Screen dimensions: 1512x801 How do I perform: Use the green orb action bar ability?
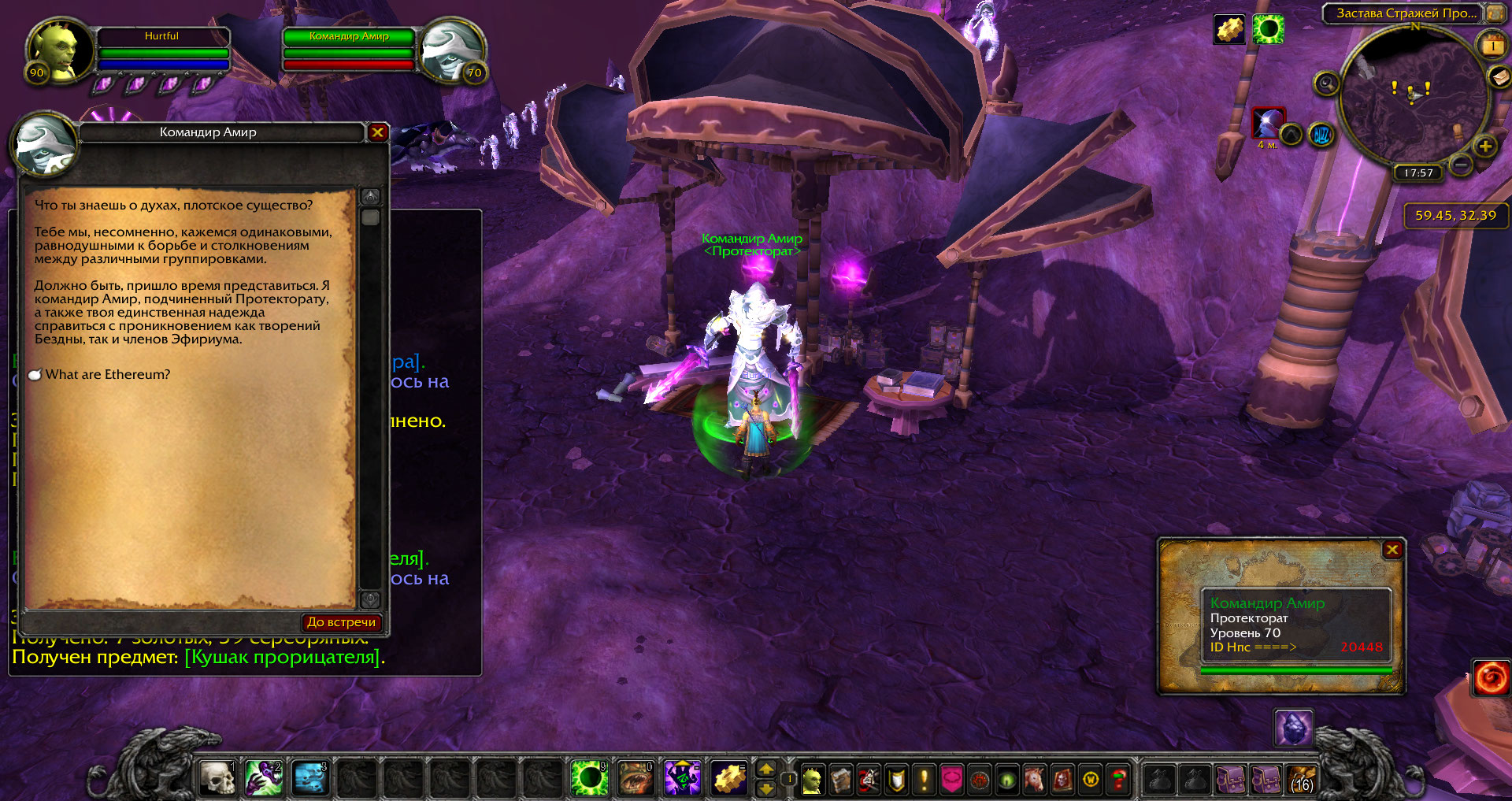coord(588,779)
